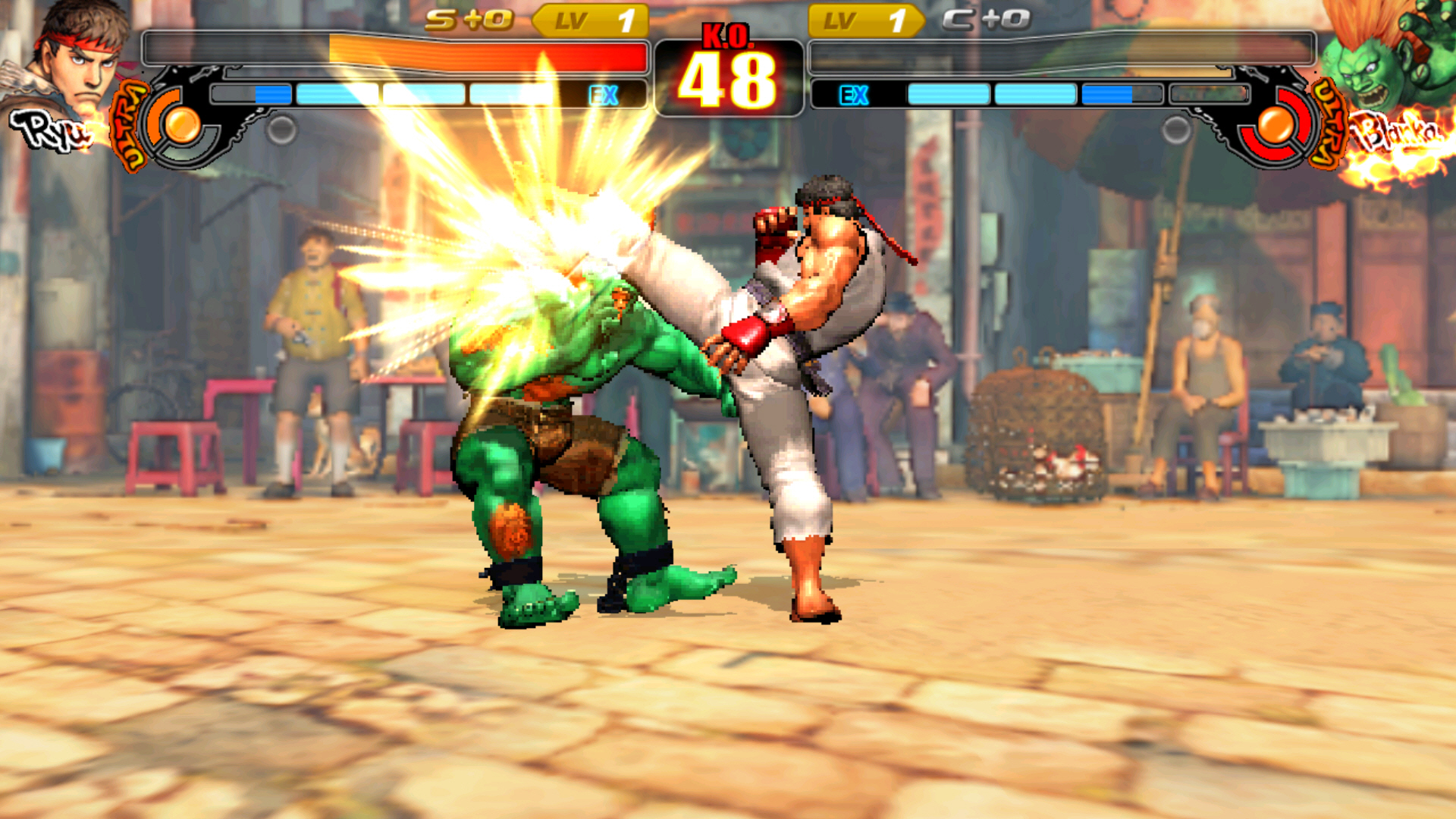Activate Blanka's red Ultra gauge

tap(1276, 124)
